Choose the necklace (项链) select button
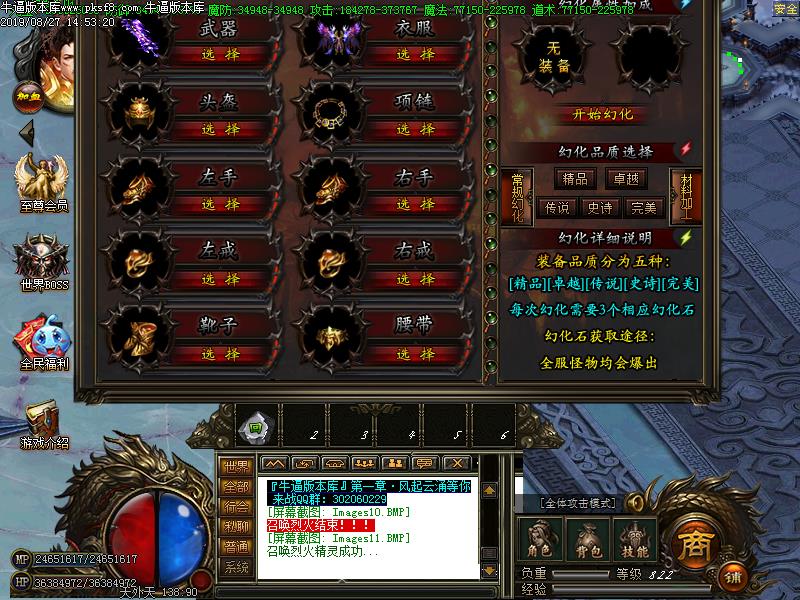This screenshot has width=800, height=600. pos(414,129)
